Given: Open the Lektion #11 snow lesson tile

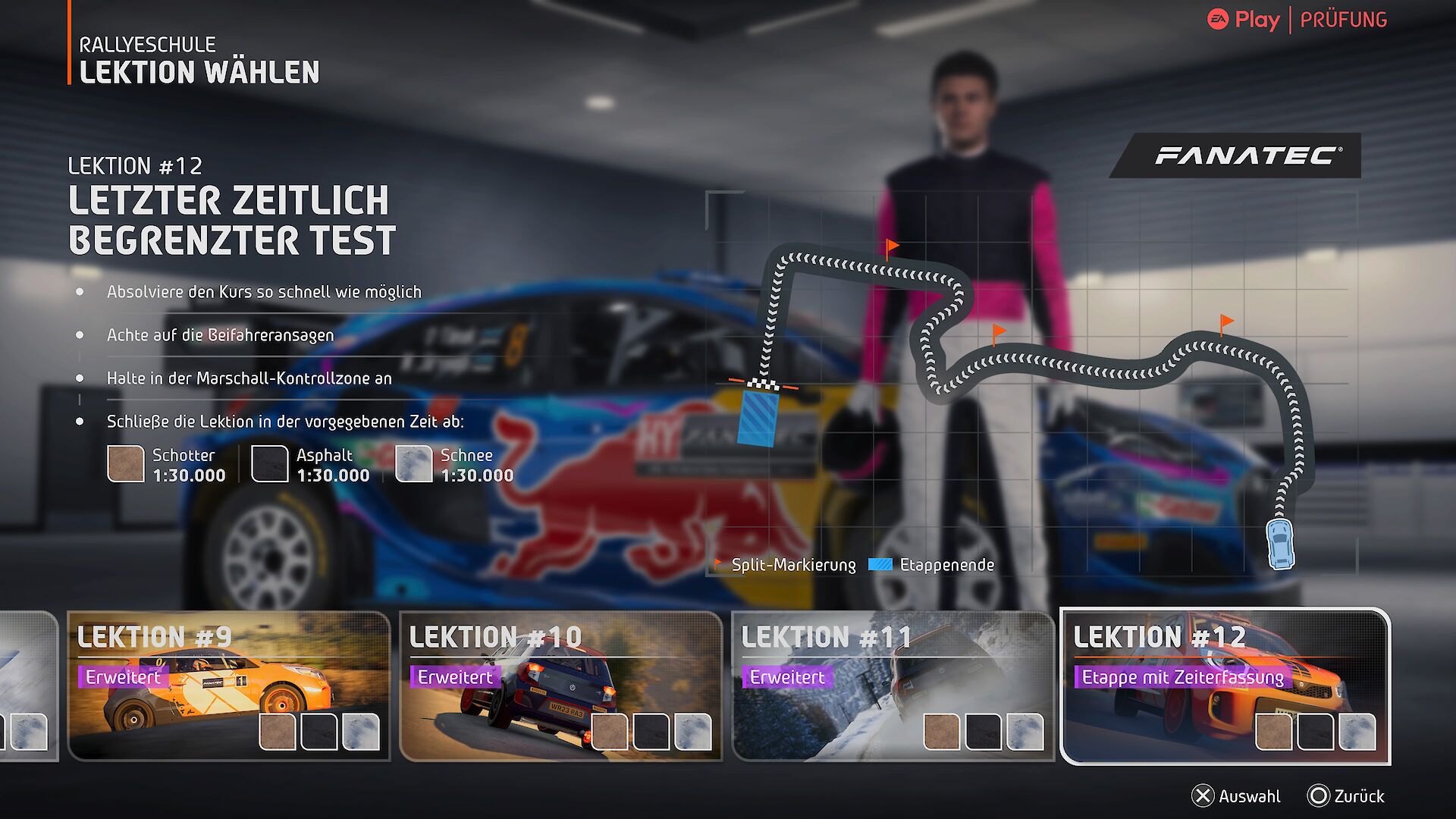Looking at the screenshot, I should pos(893,686).
